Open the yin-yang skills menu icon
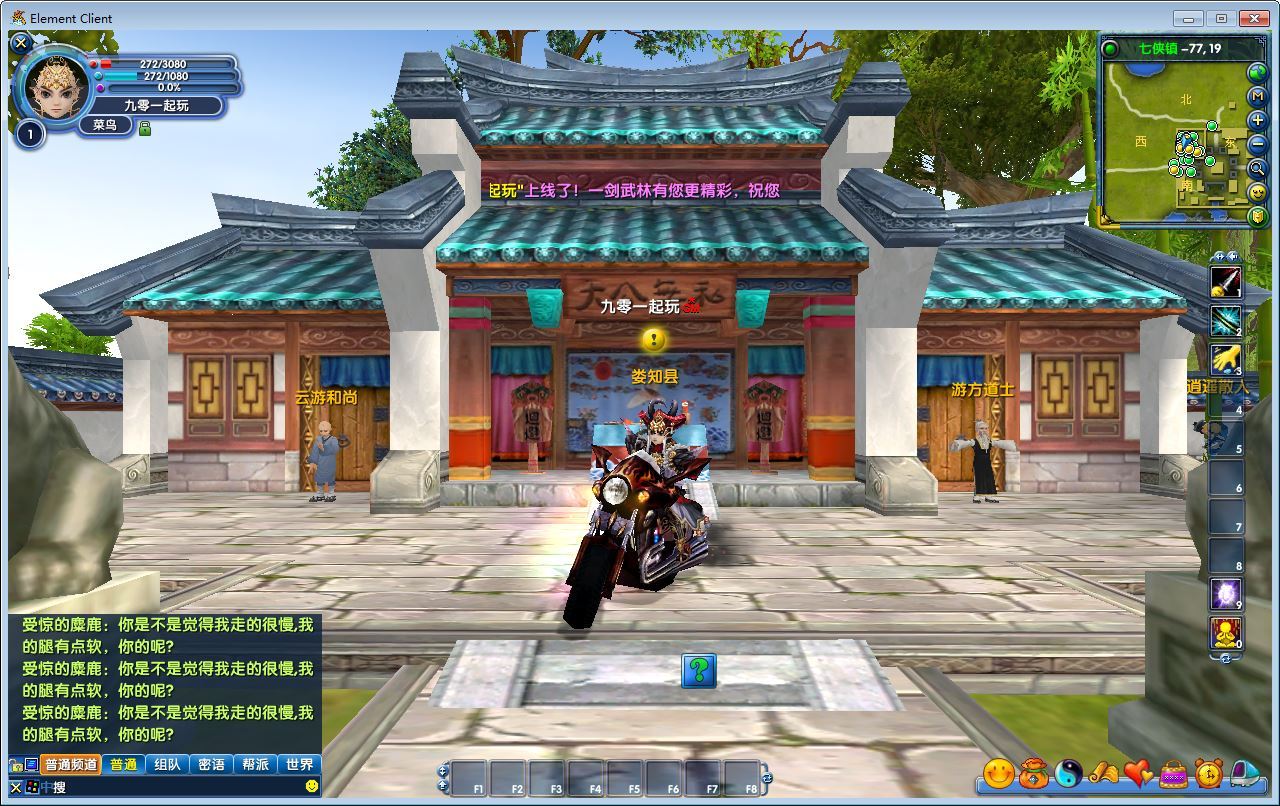 pos(1069,773)
